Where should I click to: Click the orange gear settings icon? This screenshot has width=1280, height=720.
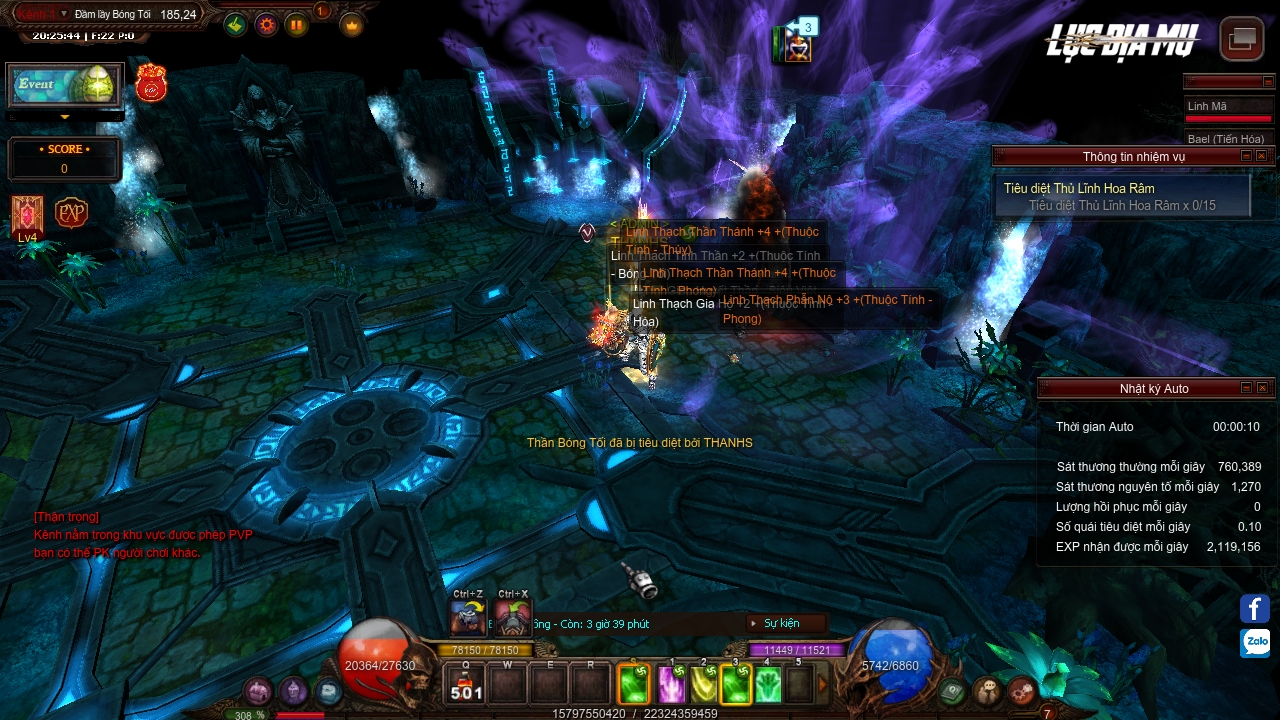[x=266, y=25]
